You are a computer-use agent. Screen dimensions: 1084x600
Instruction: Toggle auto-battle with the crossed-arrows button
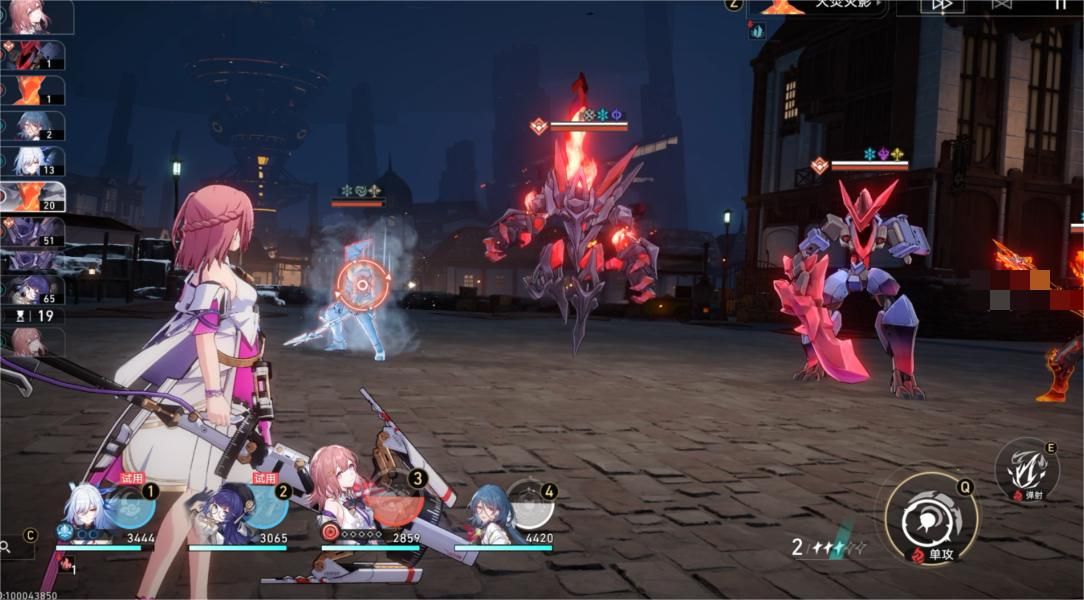1001,5
